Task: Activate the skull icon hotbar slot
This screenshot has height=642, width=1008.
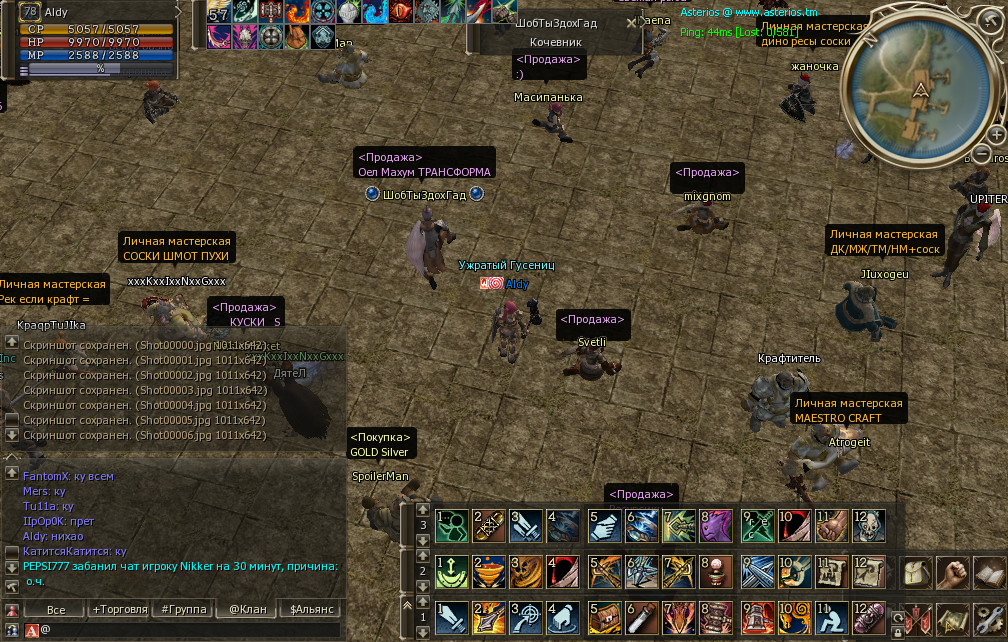Action: click(869, 525)
